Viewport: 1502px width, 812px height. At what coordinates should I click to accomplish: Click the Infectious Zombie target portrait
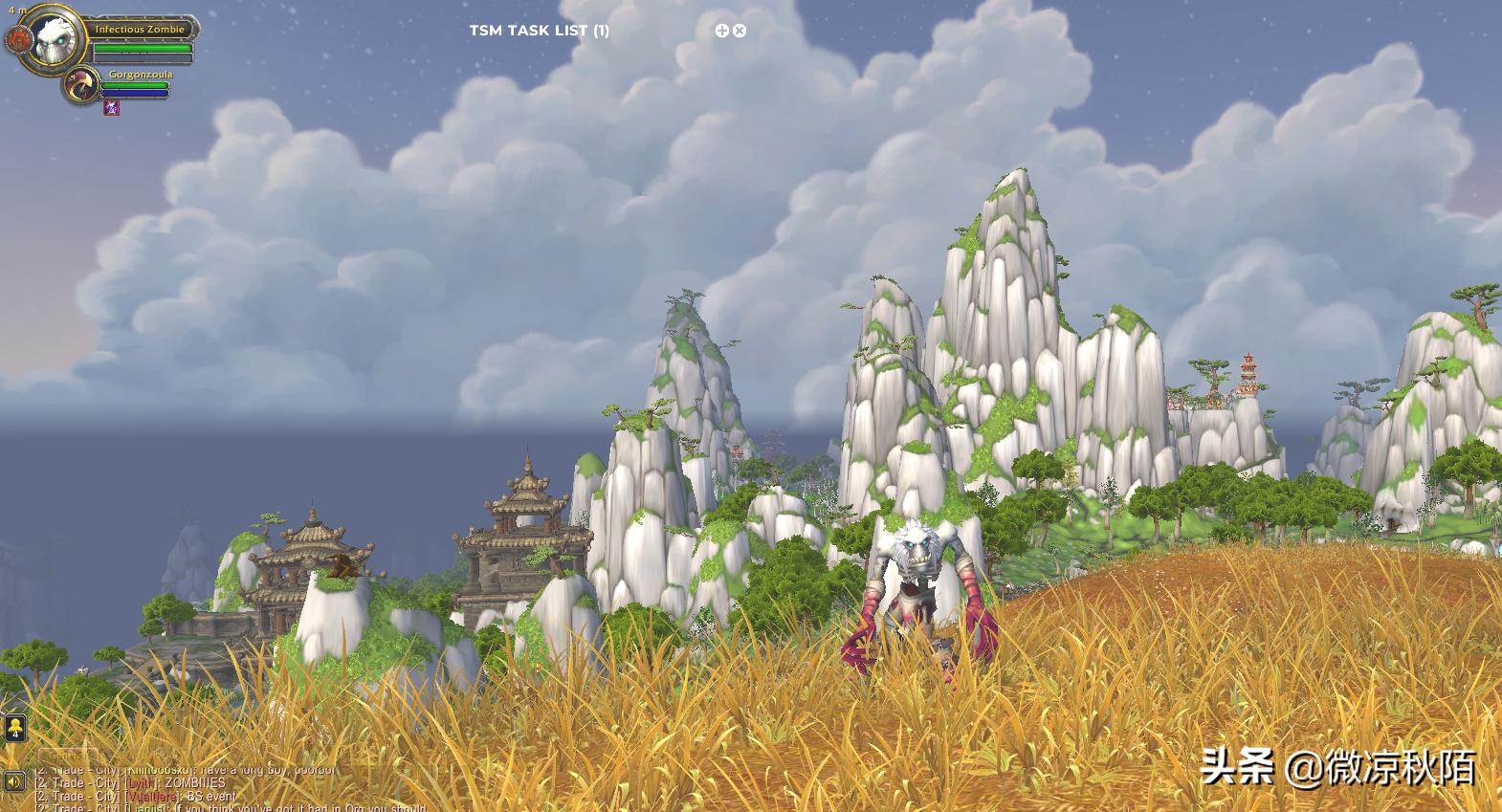(x=56, y=39)
